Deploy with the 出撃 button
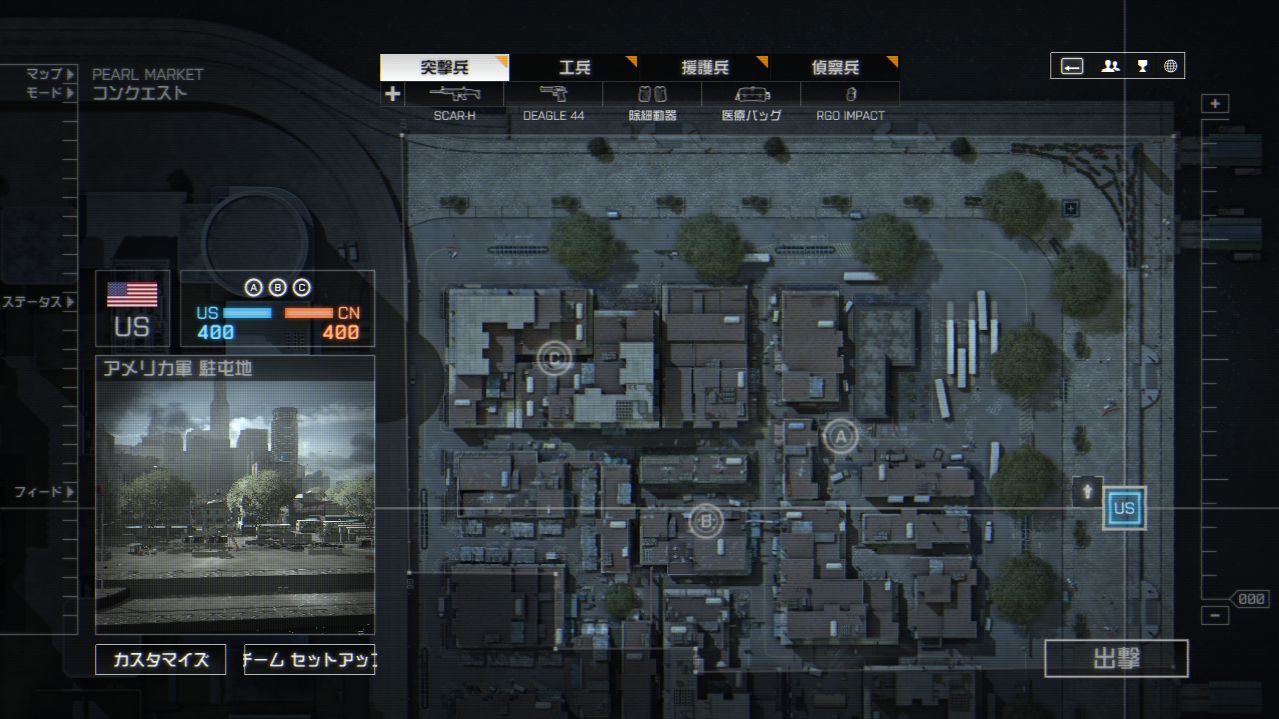 [x=1116, y=659]
